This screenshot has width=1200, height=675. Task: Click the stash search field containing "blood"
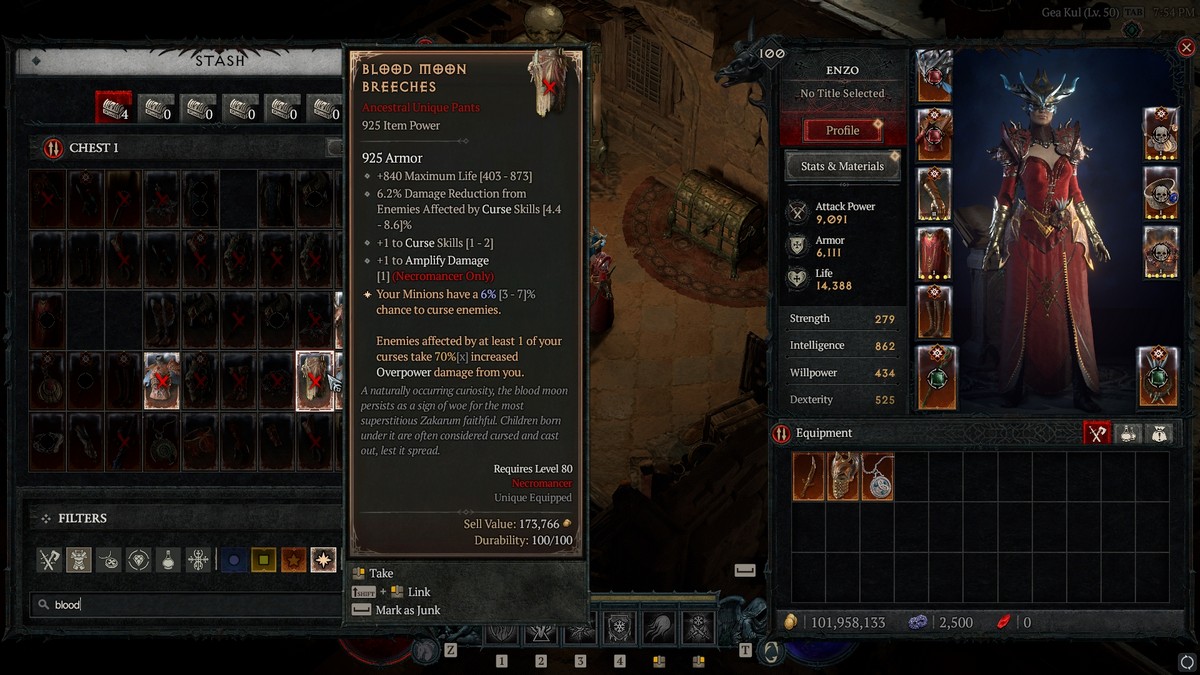tap(190, 604)
